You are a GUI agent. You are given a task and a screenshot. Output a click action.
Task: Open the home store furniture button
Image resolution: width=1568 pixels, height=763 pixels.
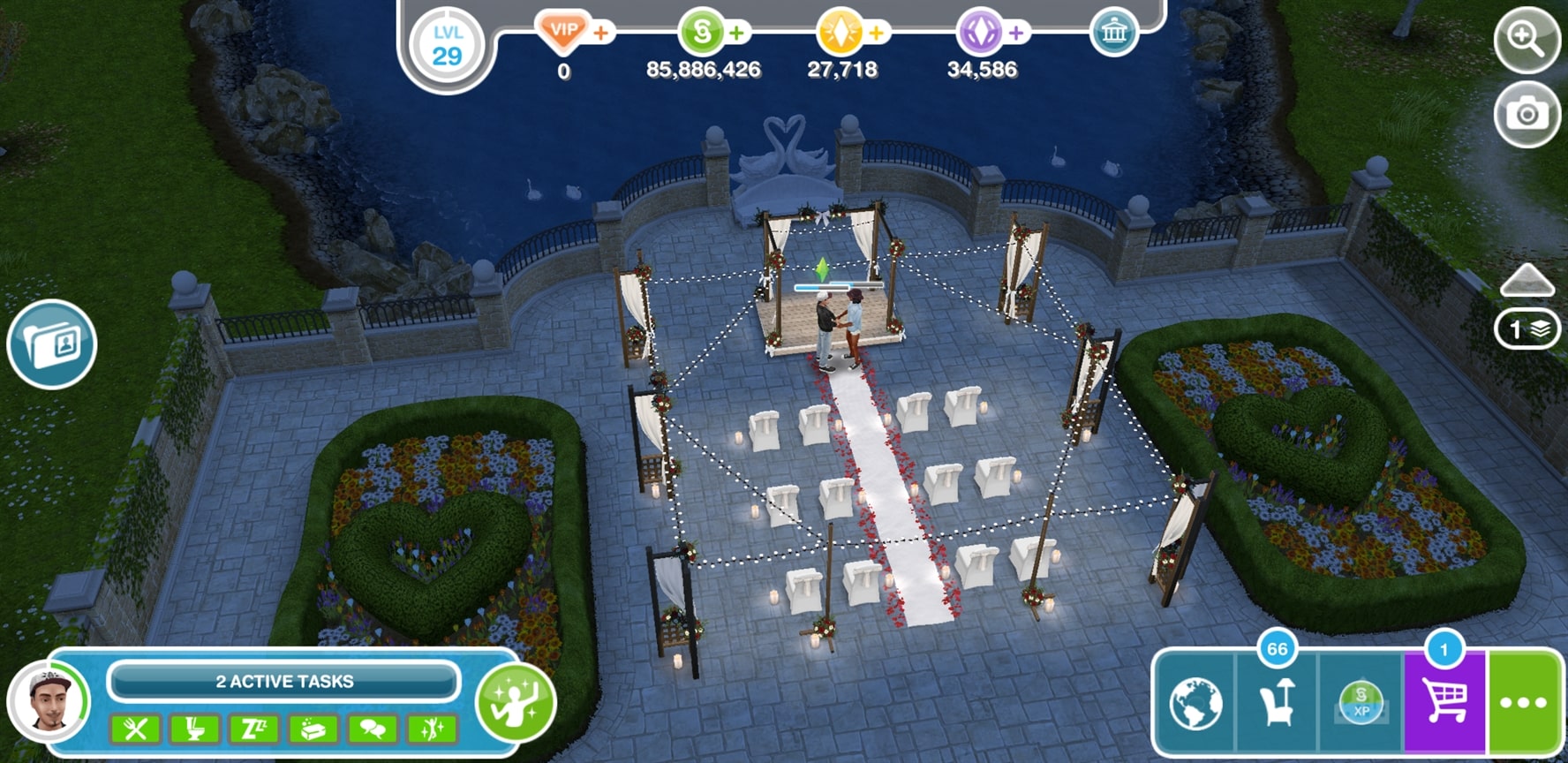point(1277,704)
